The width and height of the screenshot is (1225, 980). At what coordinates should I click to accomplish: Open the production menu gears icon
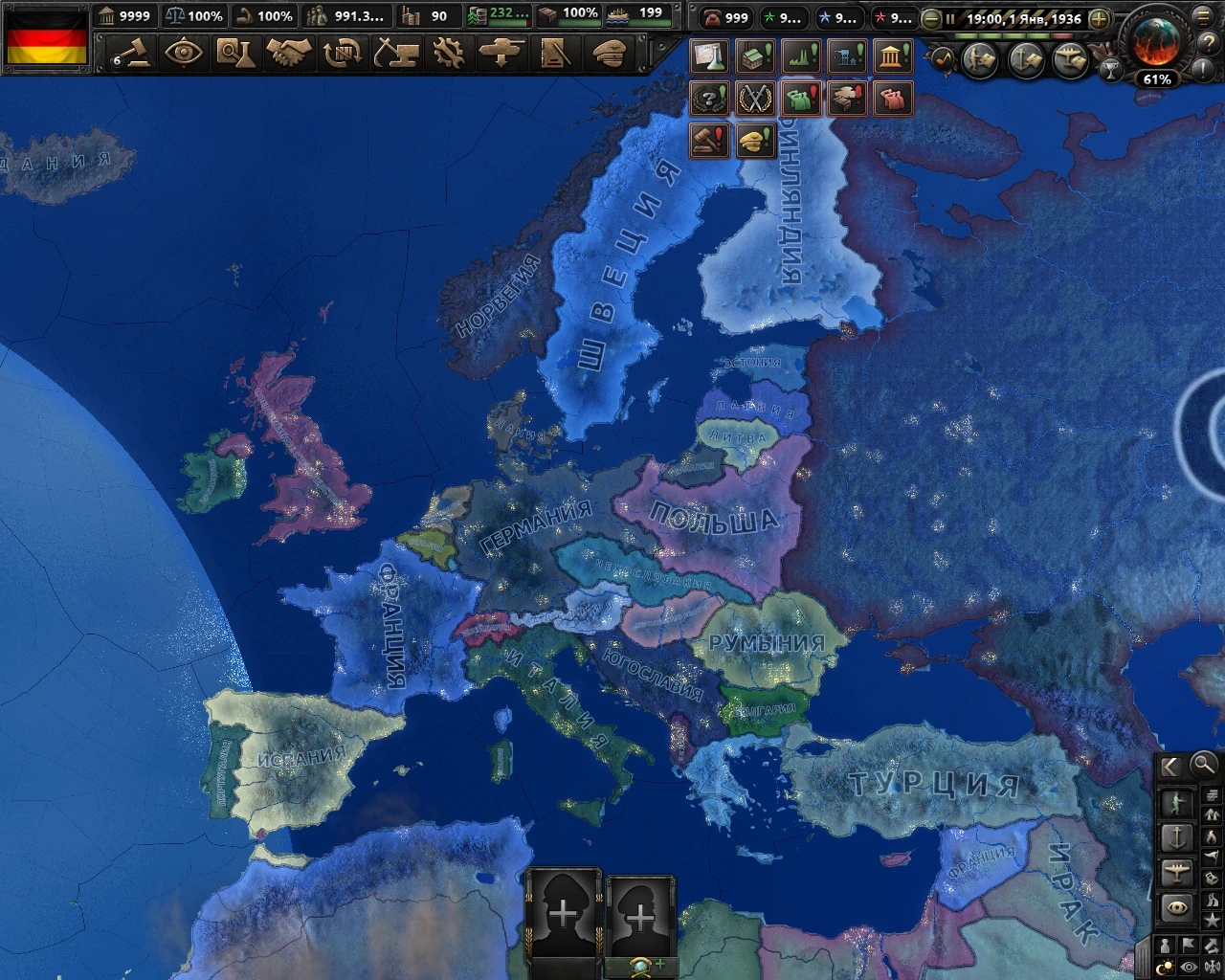(x=449, y=56)
